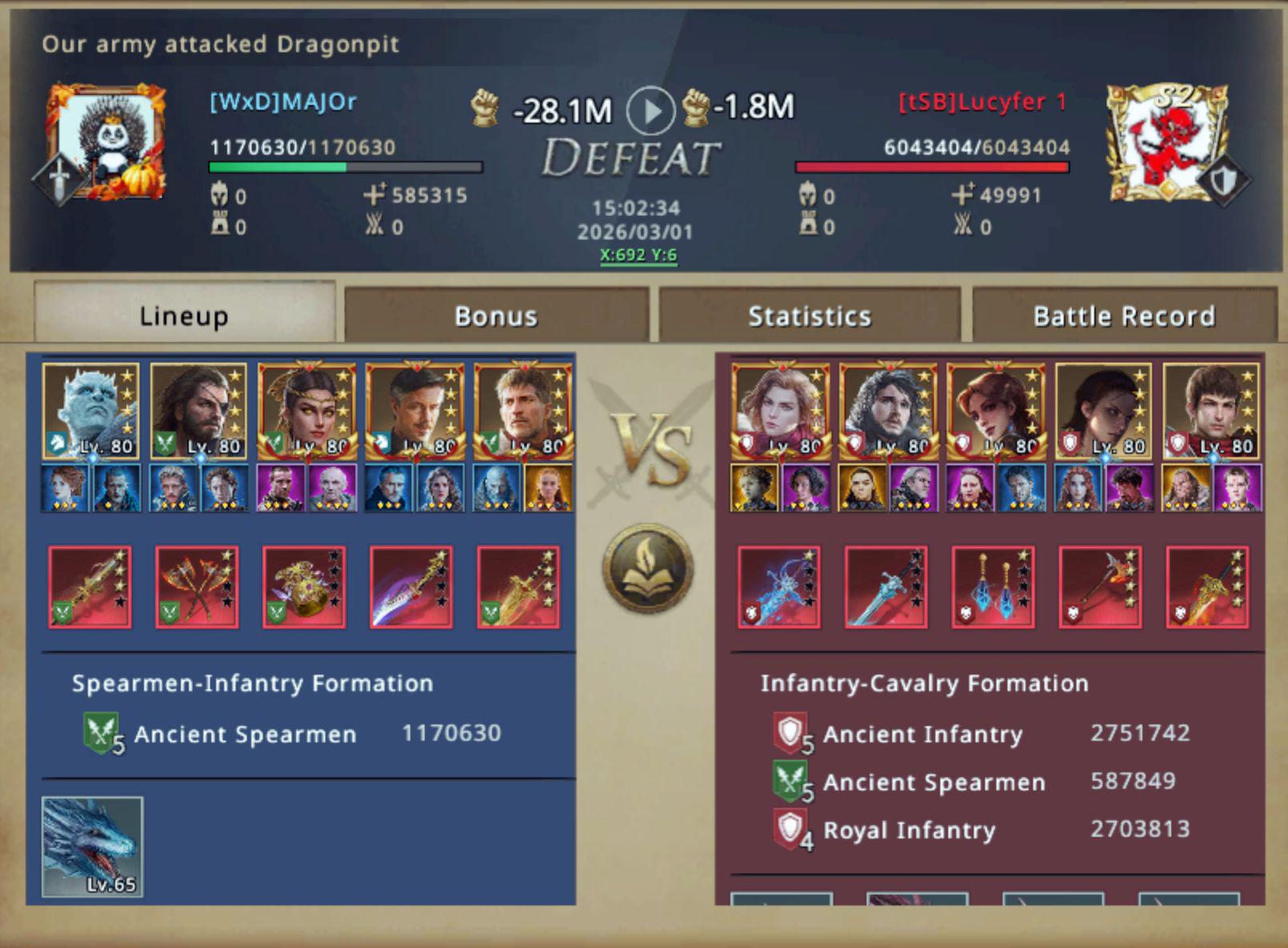Click the player name [WxD]MAJOr

tap(283, 102)
